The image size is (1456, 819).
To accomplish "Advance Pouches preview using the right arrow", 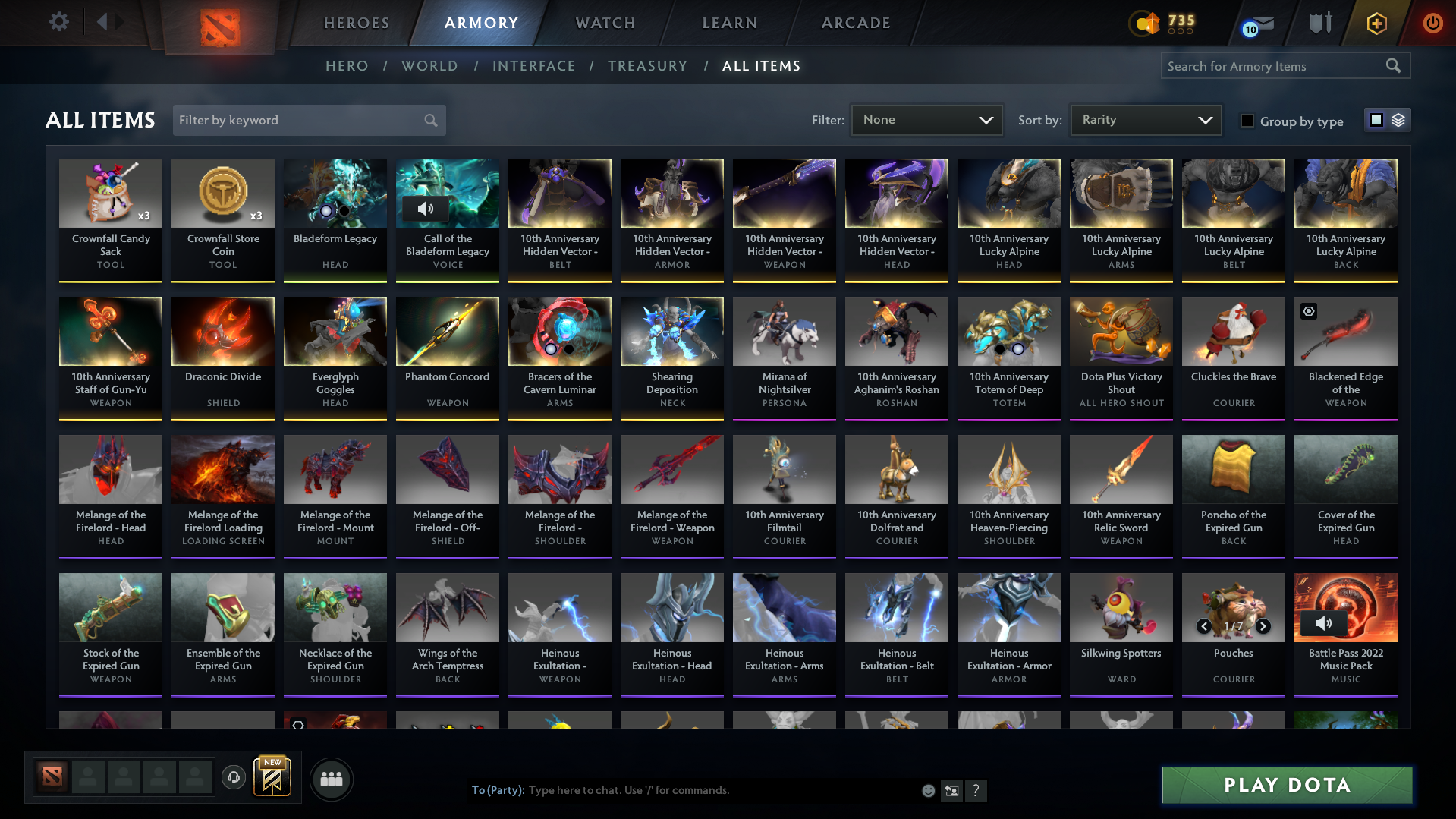I will 1263,626.
